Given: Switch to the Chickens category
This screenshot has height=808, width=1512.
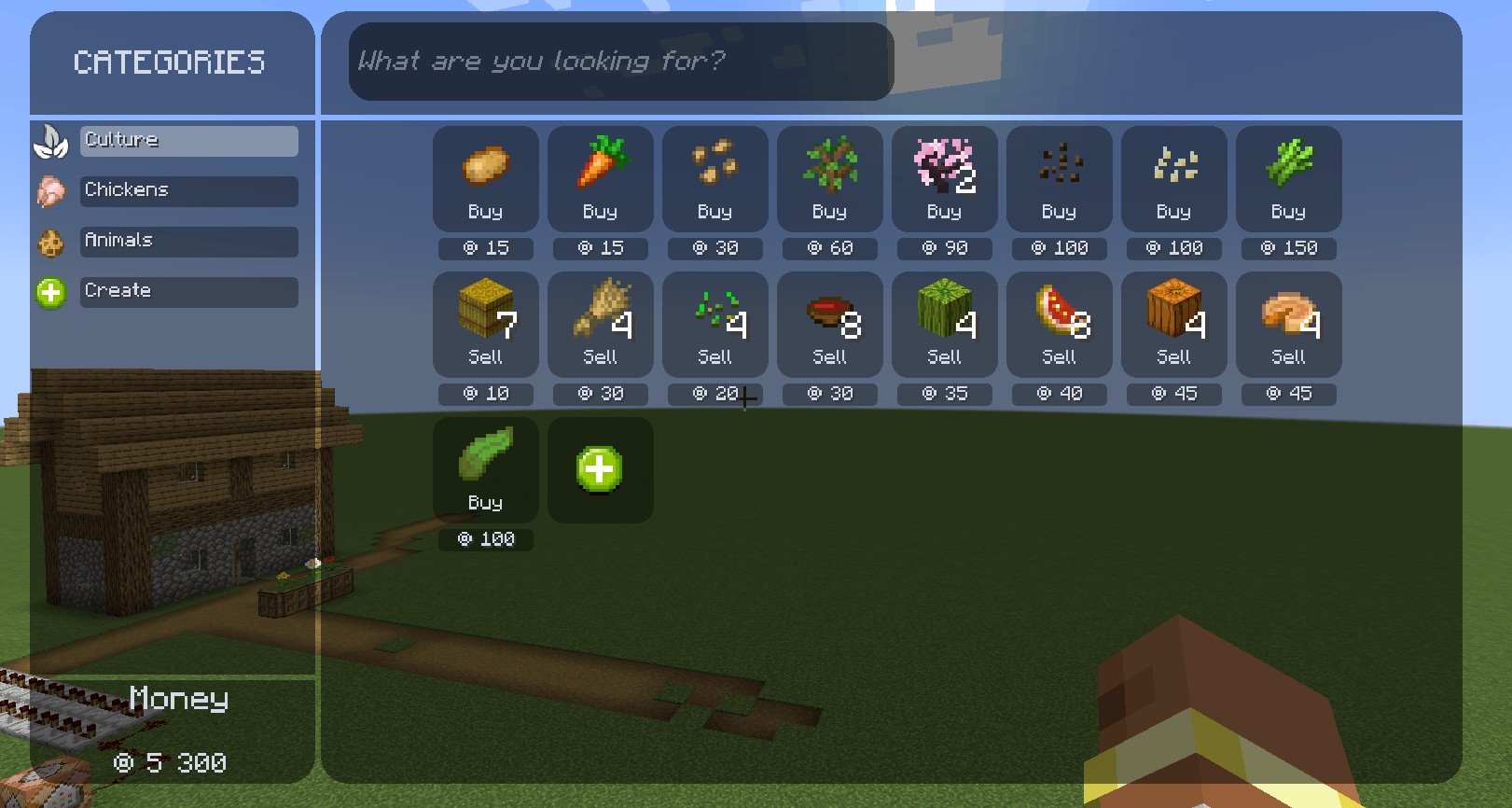Looking at the screenshot, I should 188,190.
